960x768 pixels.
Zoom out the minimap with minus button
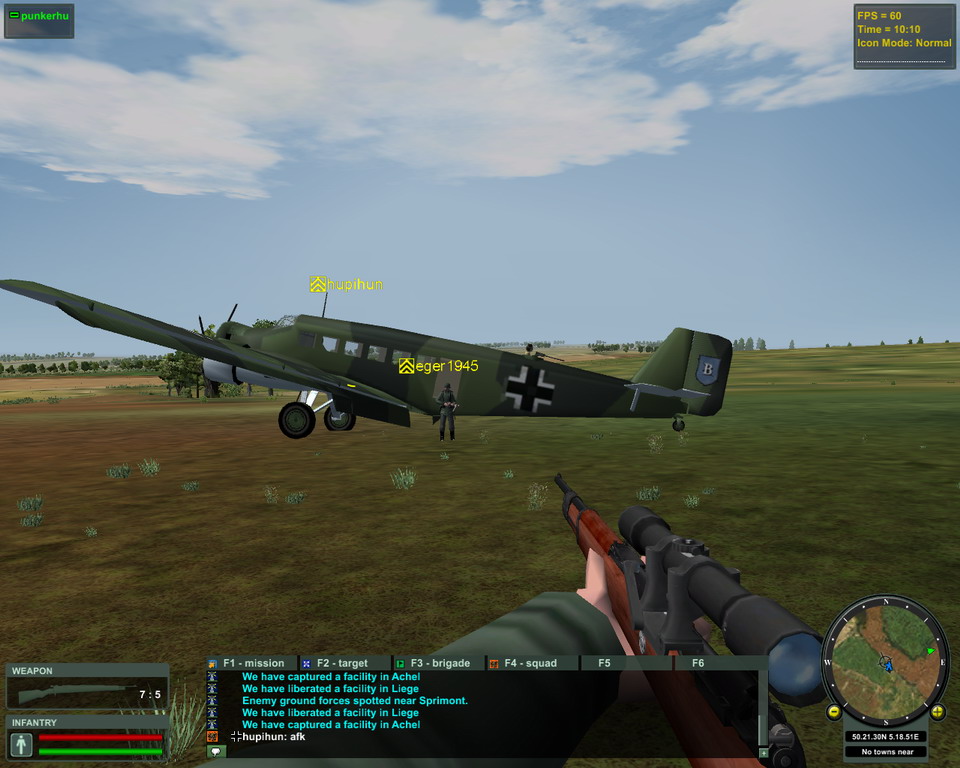[833, 712]
